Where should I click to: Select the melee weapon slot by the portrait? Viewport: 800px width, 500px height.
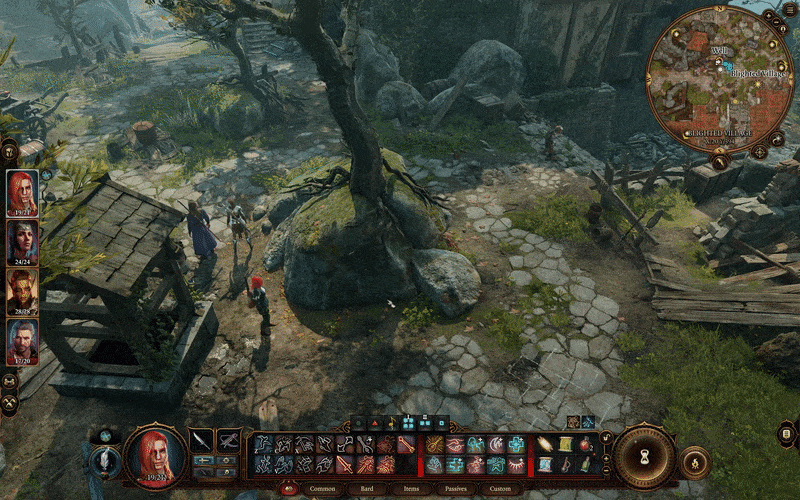coord(202,440)
